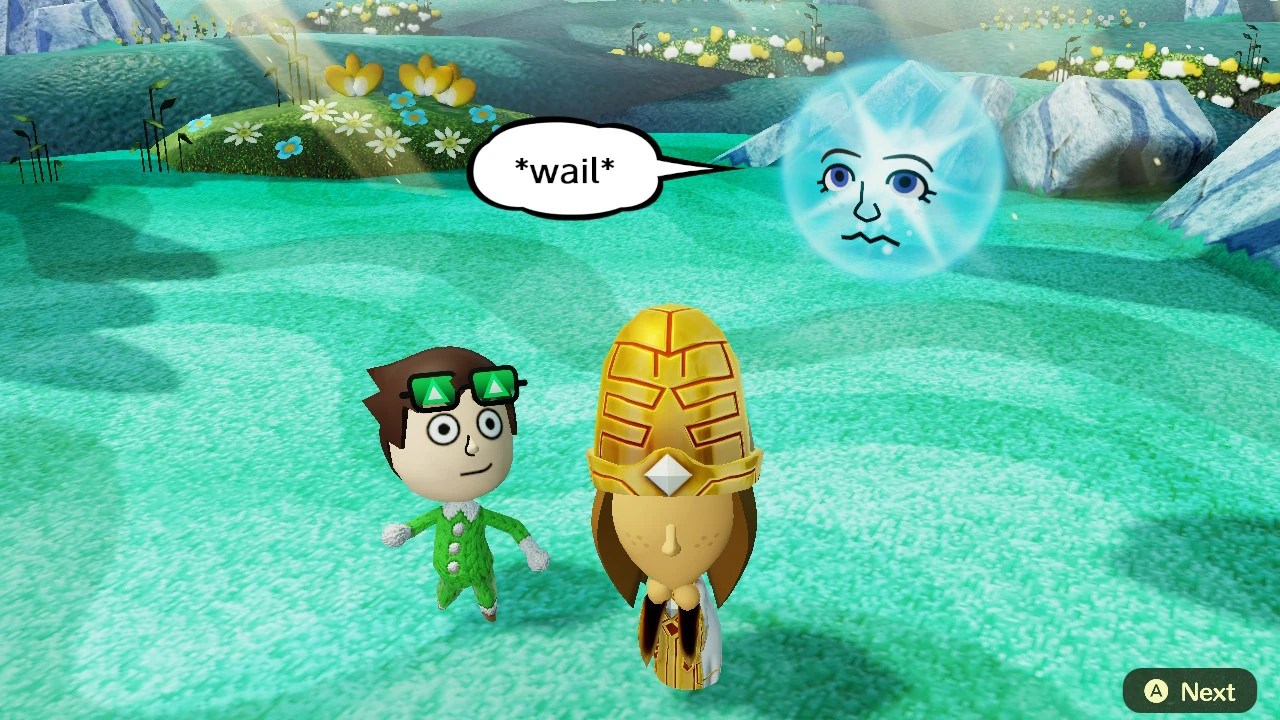Click the A button icon on Next
1280x720 pixels.
click(x=1156, y=691)
